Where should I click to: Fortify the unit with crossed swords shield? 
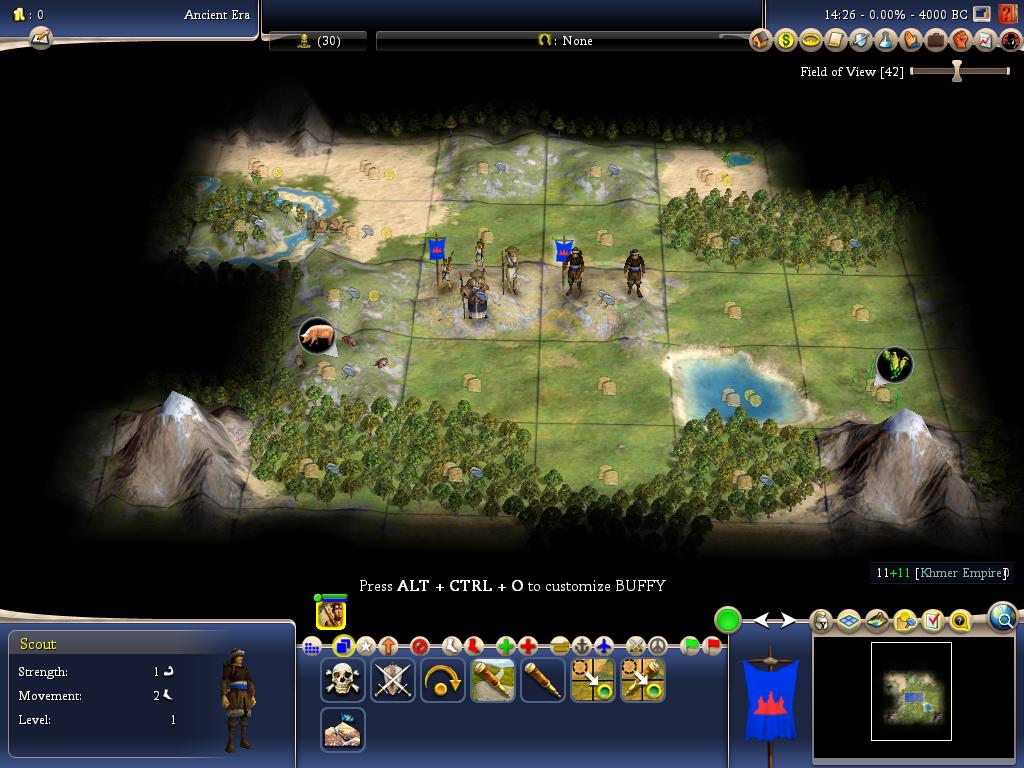(392, 680)
